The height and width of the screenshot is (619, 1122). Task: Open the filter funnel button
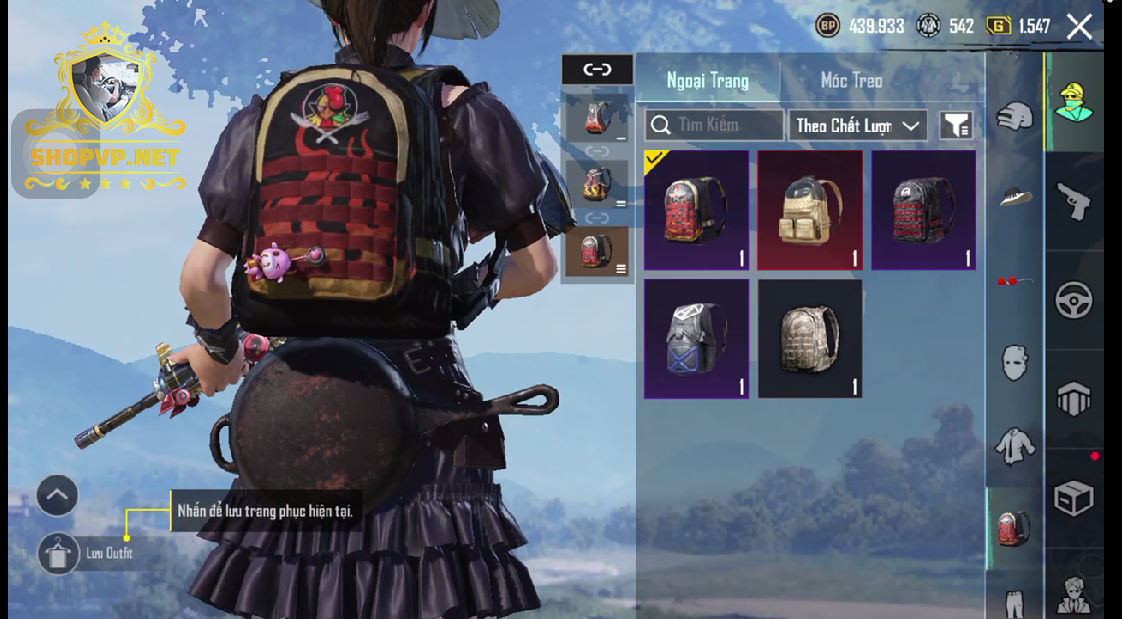pyautogui.click(x=956, y=126)
